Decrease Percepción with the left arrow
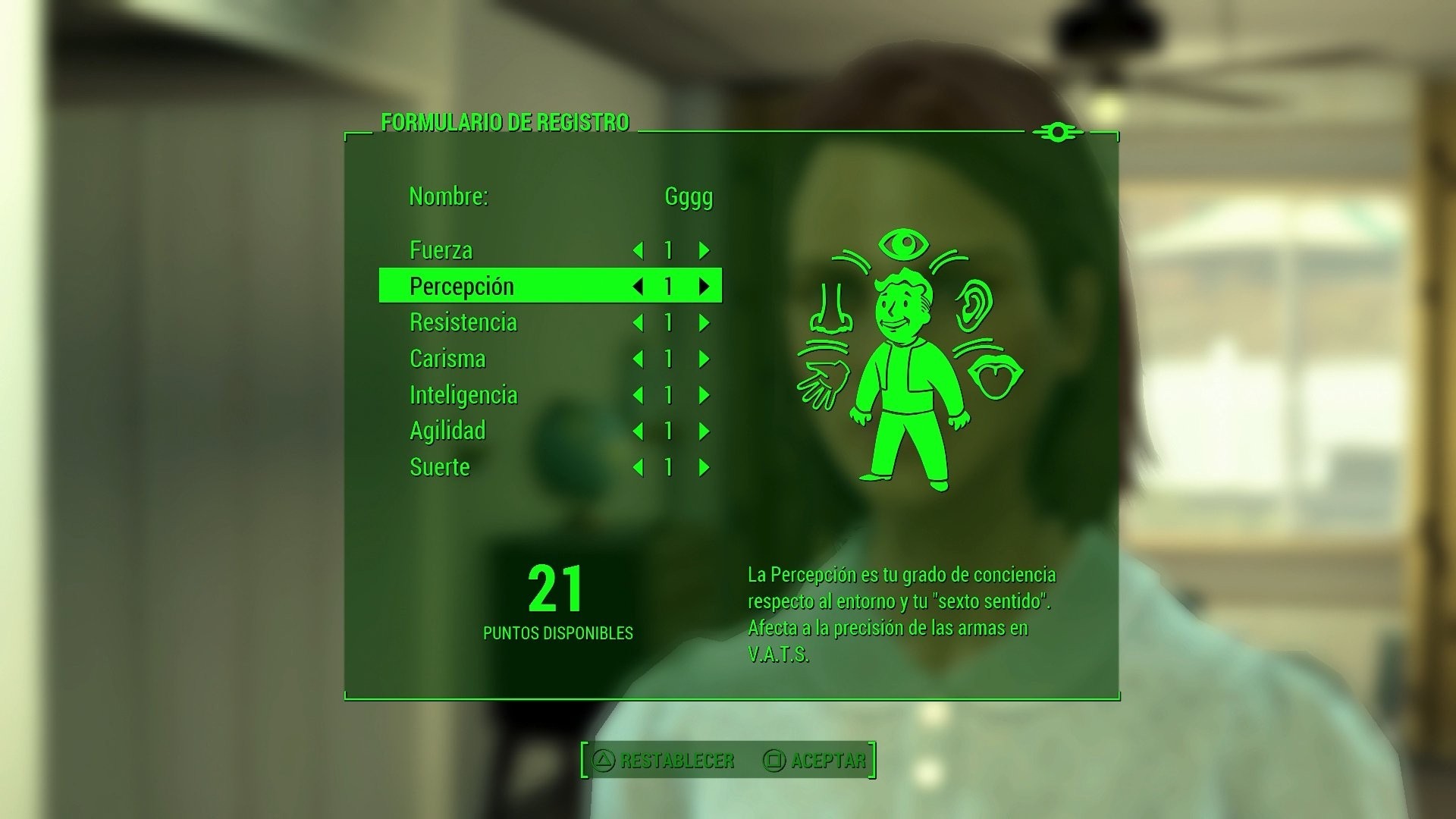Viewport: 1456px width, 819px height. point(639,287)
